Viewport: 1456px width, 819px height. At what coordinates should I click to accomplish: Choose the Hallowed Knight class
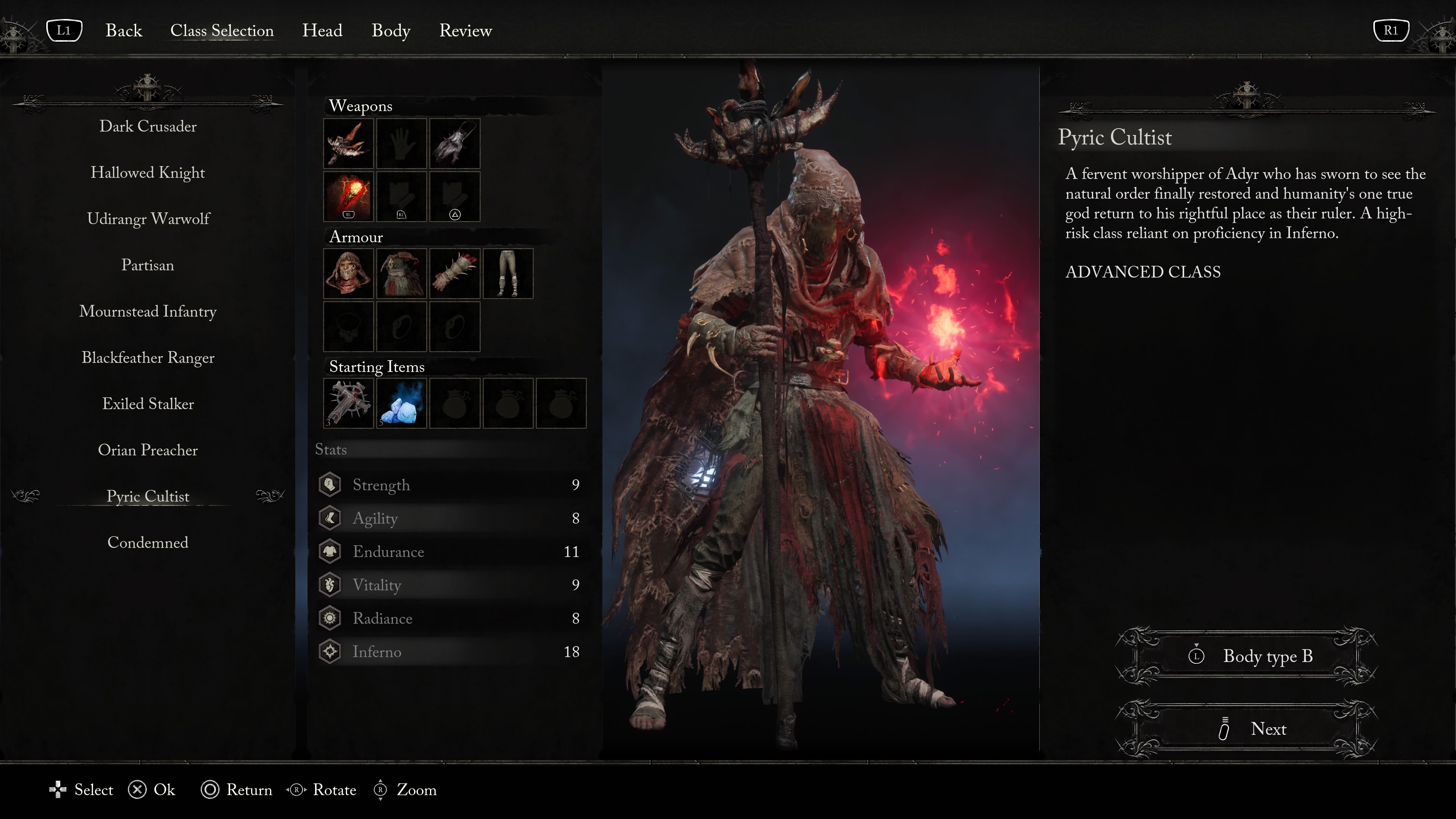[147, 173]
